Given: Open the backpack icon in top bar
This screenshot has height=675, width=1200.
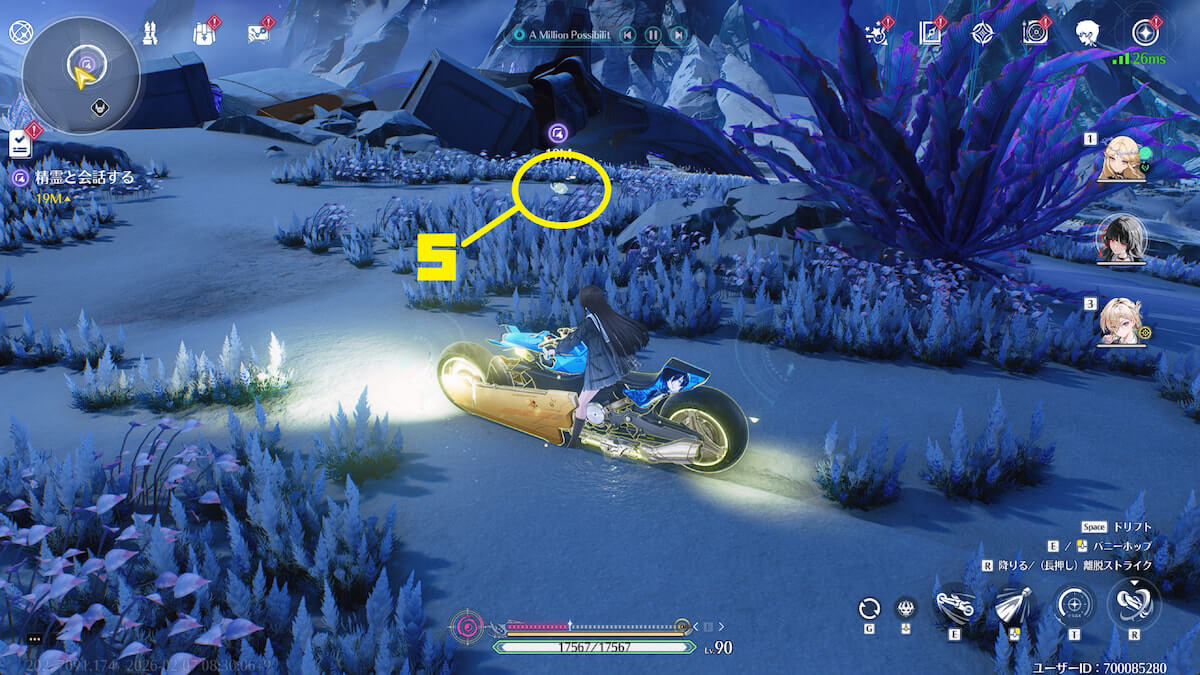Looking at the screenshot, I should pyautogui.click(x=204, y=34).
